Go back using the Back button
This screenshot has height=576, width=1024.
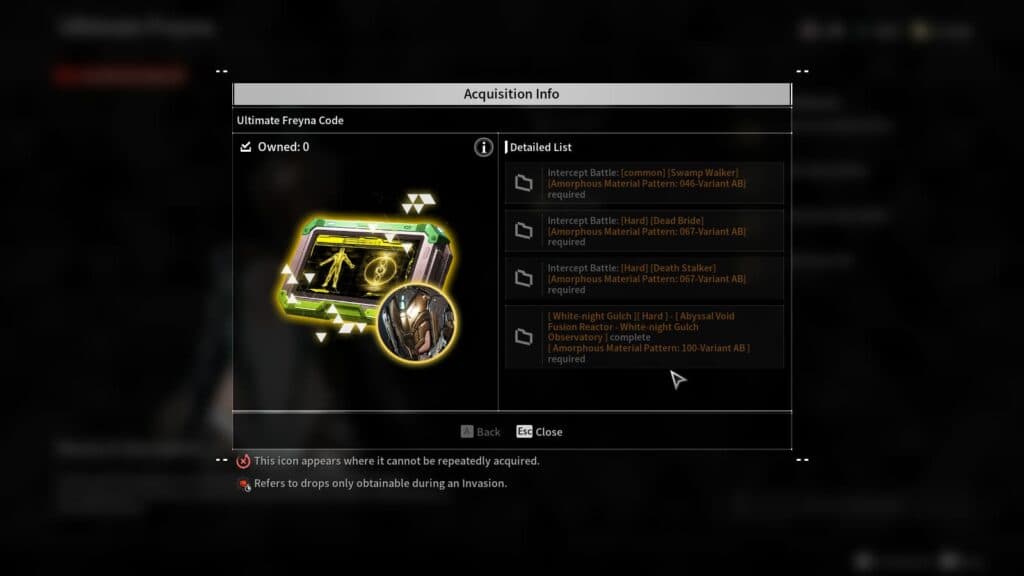[x=480, y=432]
